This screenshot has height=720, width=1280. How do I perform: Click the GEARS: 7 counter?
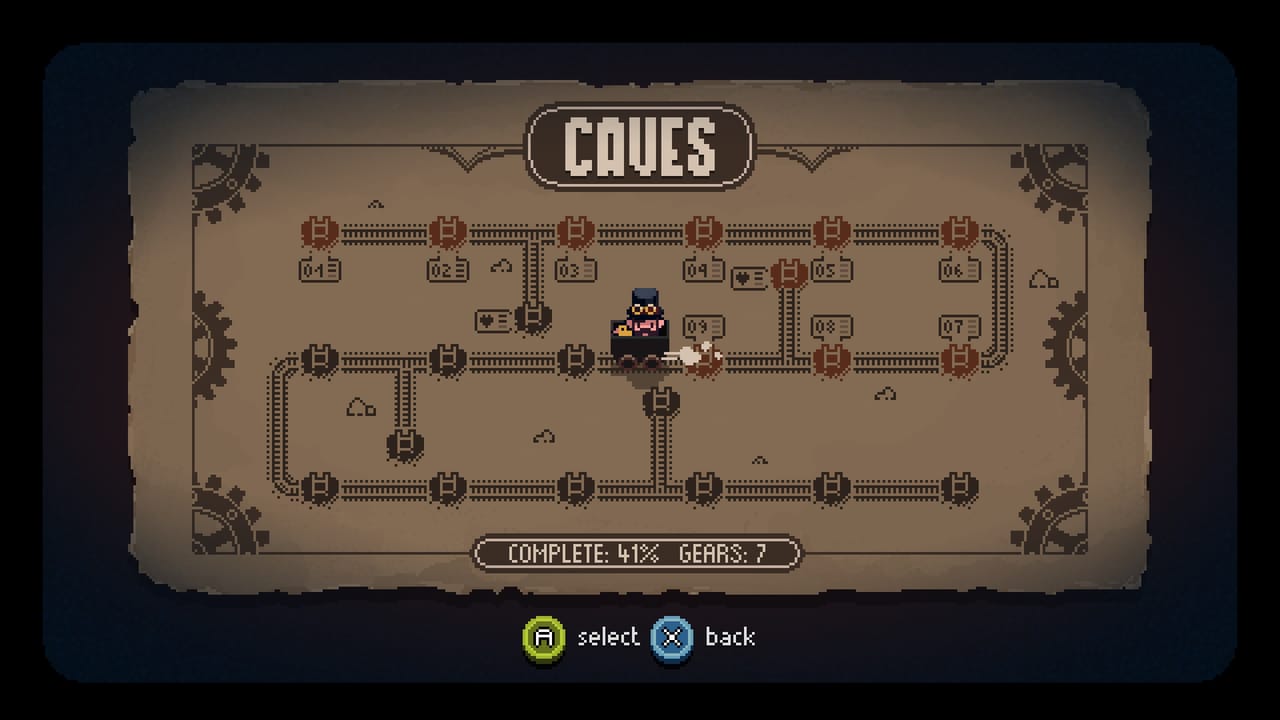[725, 551]
